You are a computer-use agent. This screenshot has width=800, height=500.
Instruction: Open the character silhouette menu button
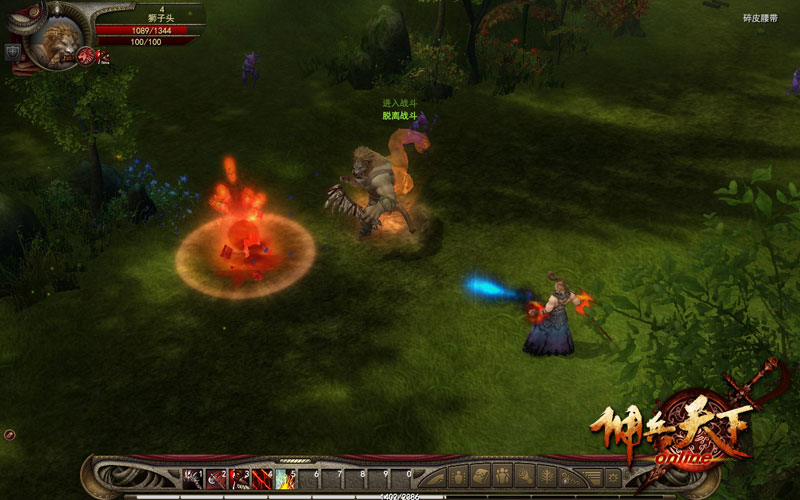pyautogui.click(x=459, y=476)
